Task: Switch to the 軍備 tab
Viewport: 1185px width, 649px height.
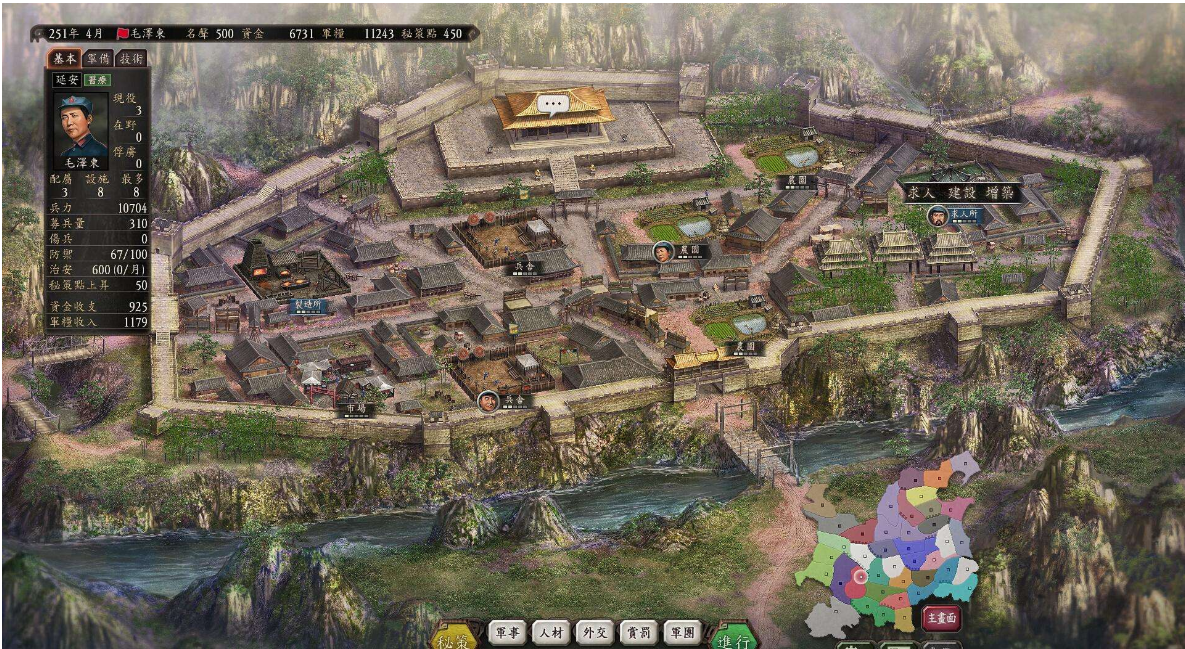Action: (98, 59)
